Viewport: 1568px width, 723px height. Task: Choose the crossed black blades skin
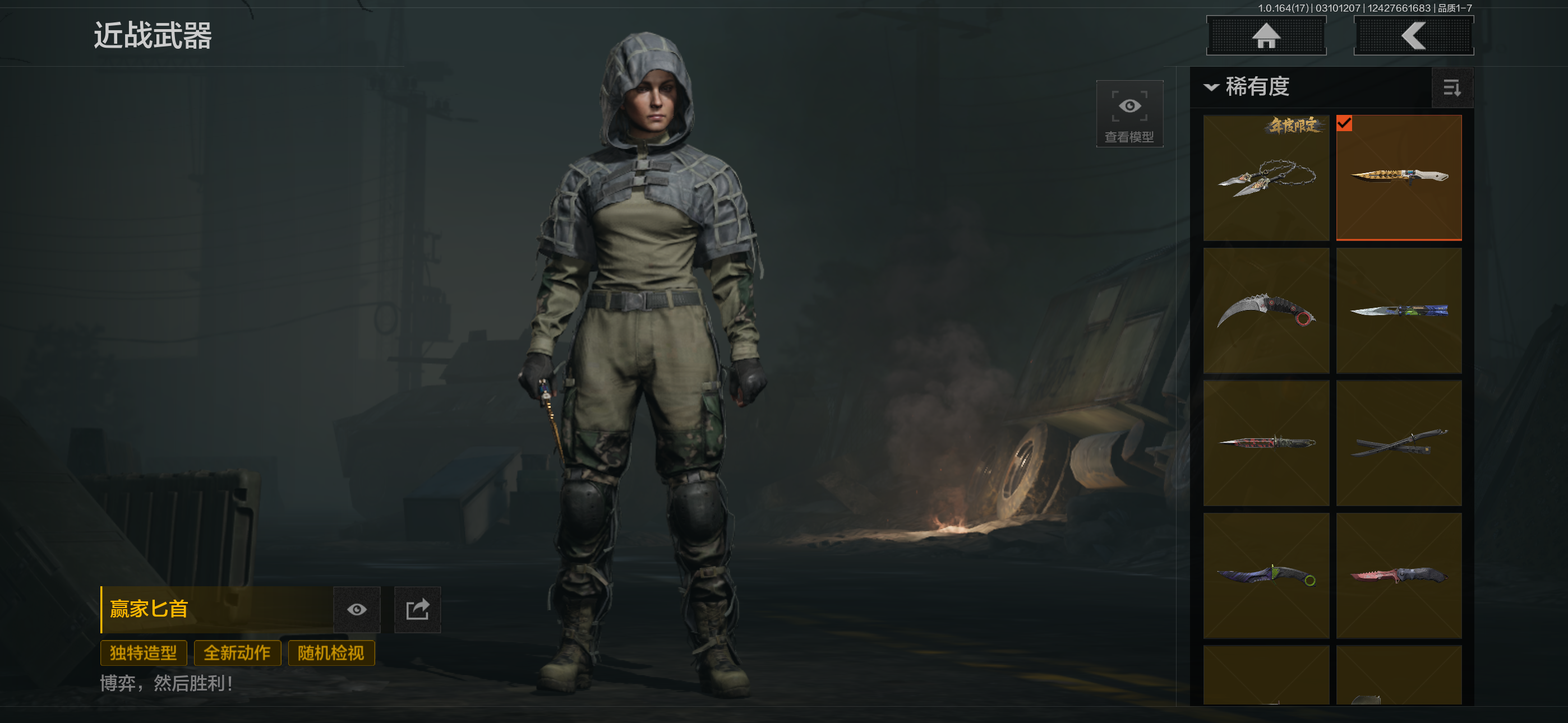tap(1399, 443)
